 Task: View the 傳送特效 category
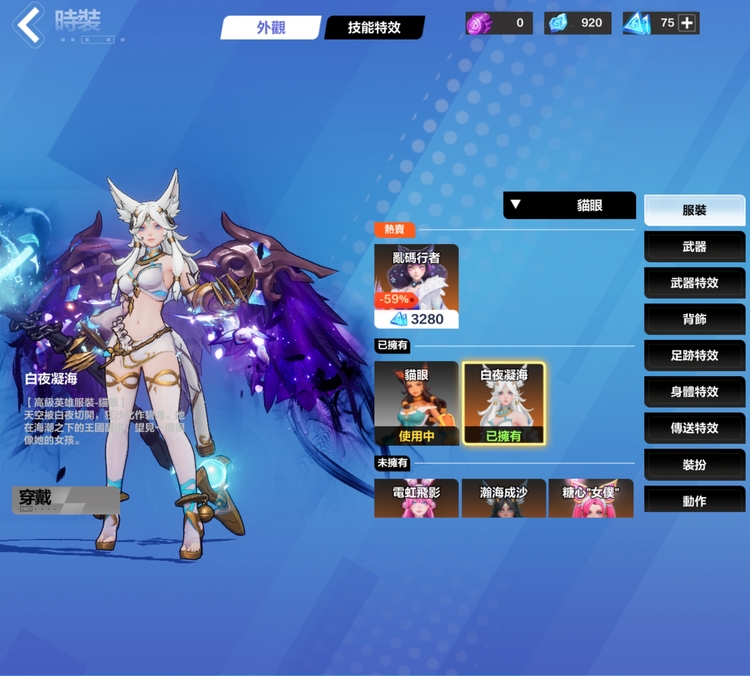pyautogui.click(x=694, y=427)
